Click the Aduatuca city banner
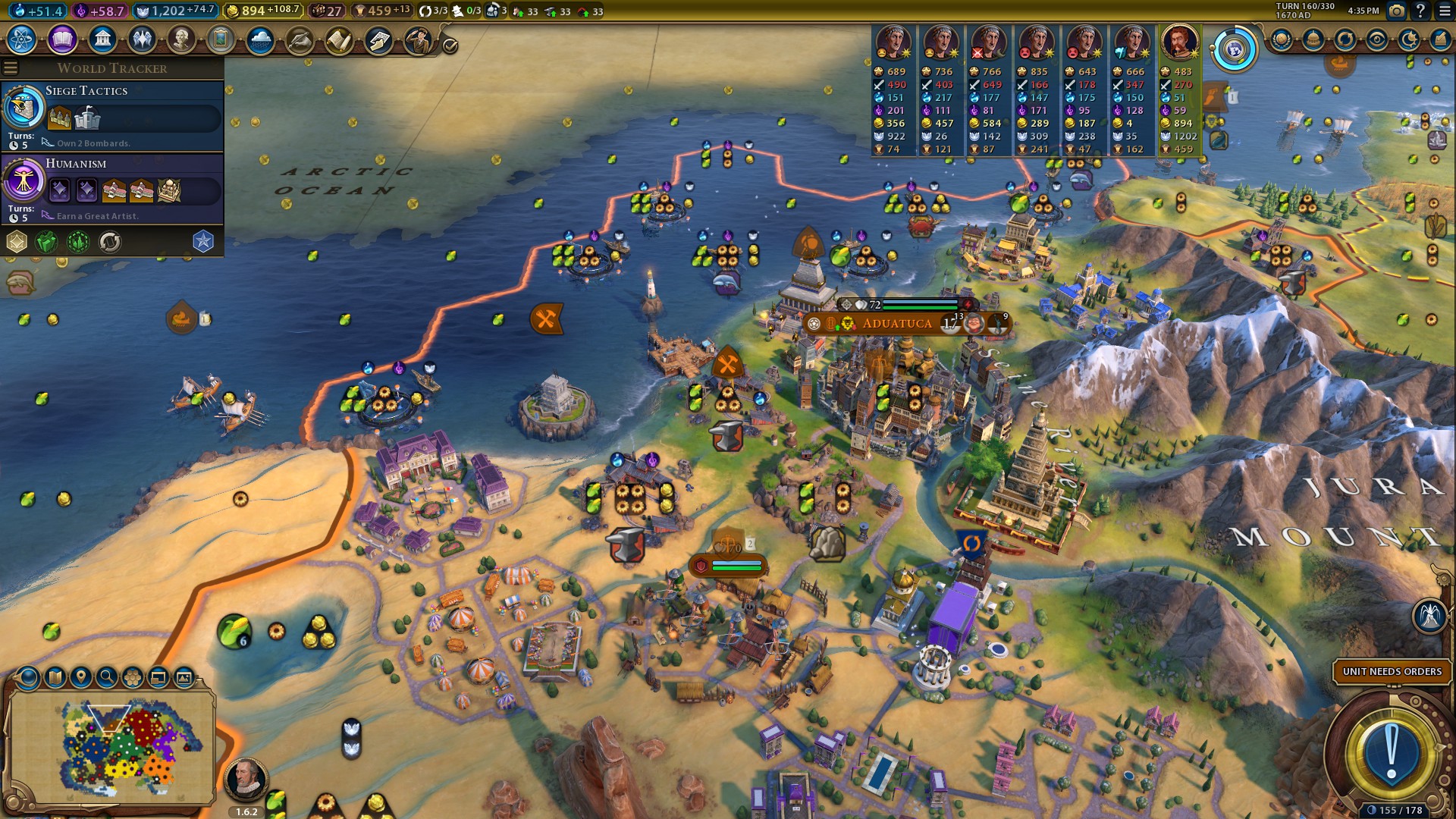This screenshot has width=1456, height=819. point(898,324)
